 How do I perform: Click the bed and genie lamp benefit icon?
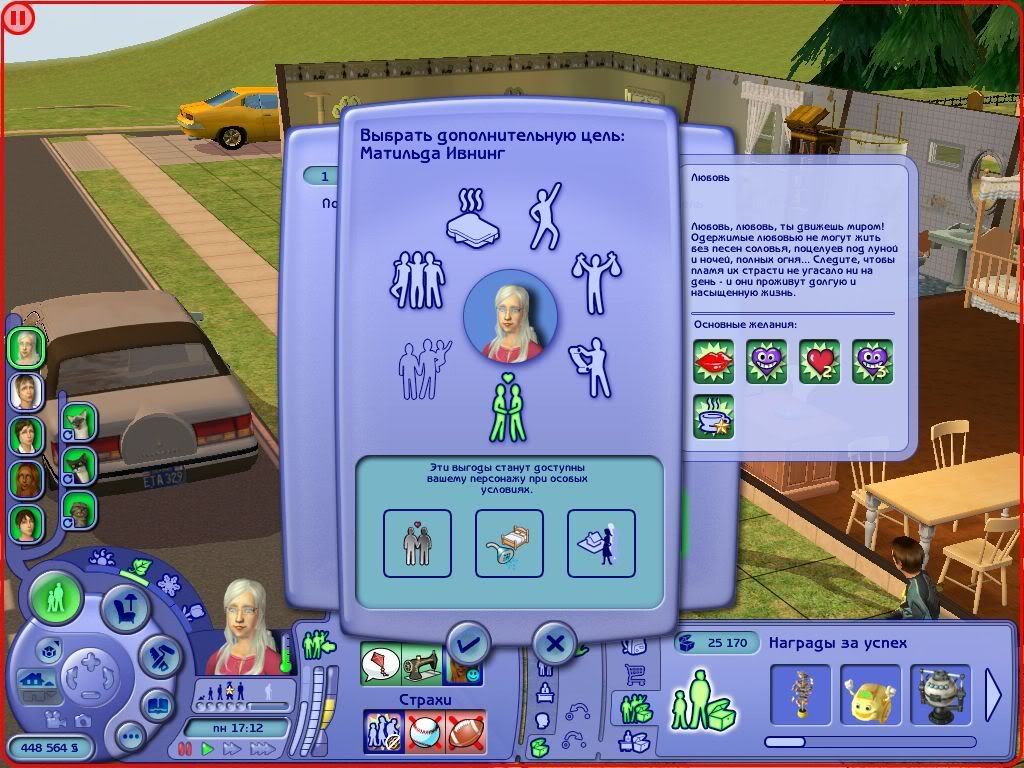[x=509, y=543]
